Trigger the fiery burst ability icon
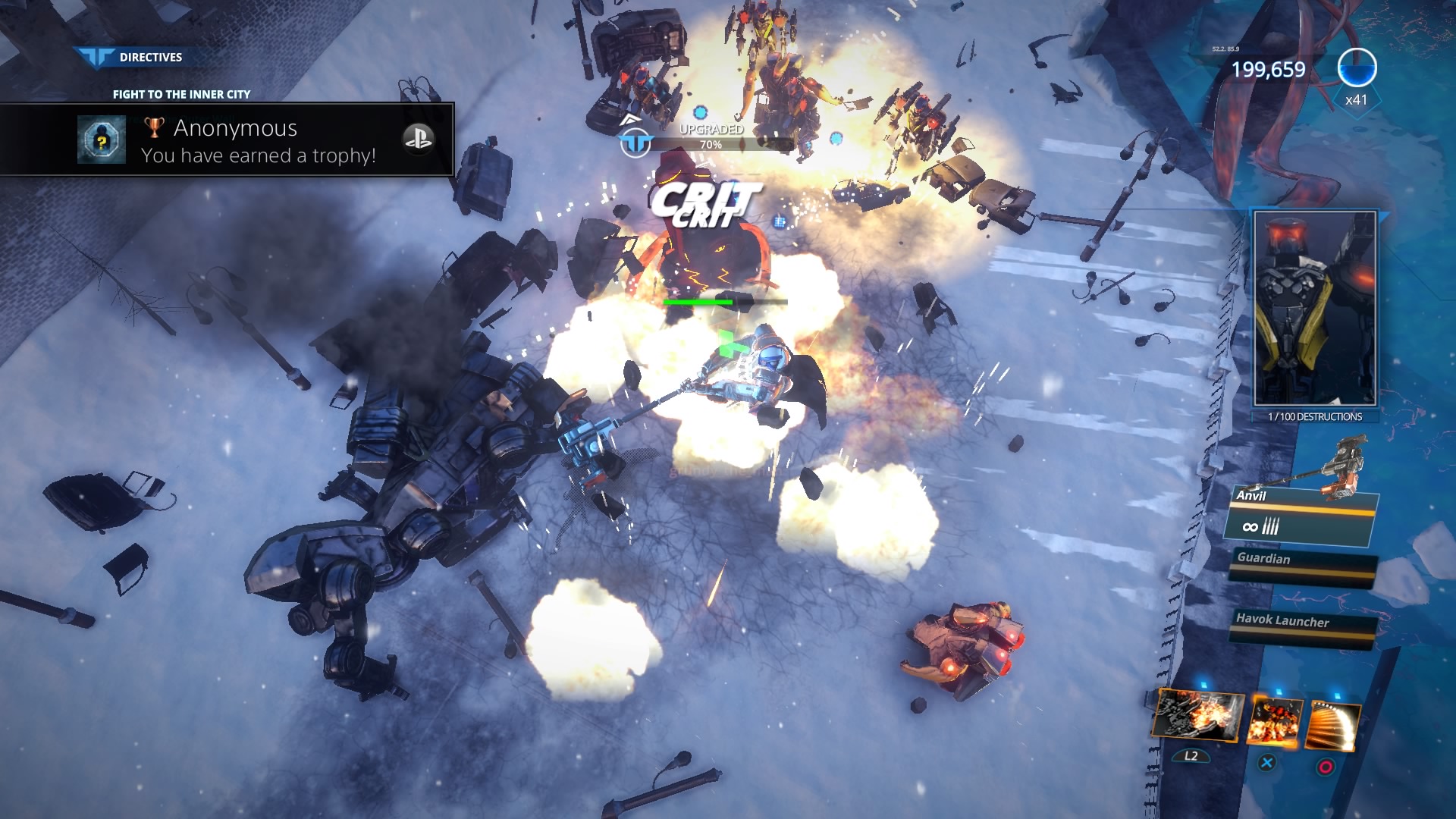1456x819 pixels. (1274, 721)
